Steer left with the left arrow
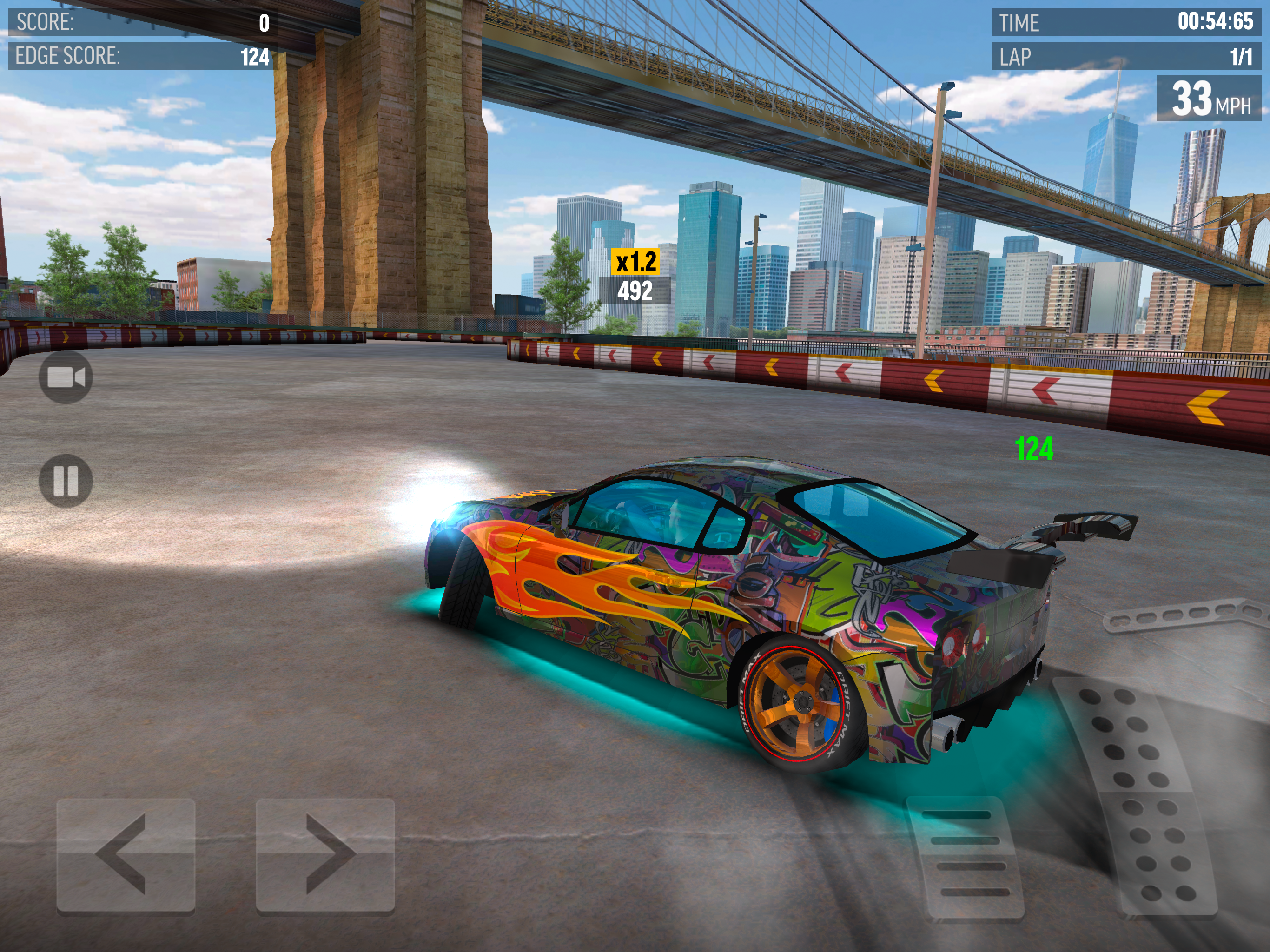Viewport: 1270px width, 952px height. coord(126,854)
